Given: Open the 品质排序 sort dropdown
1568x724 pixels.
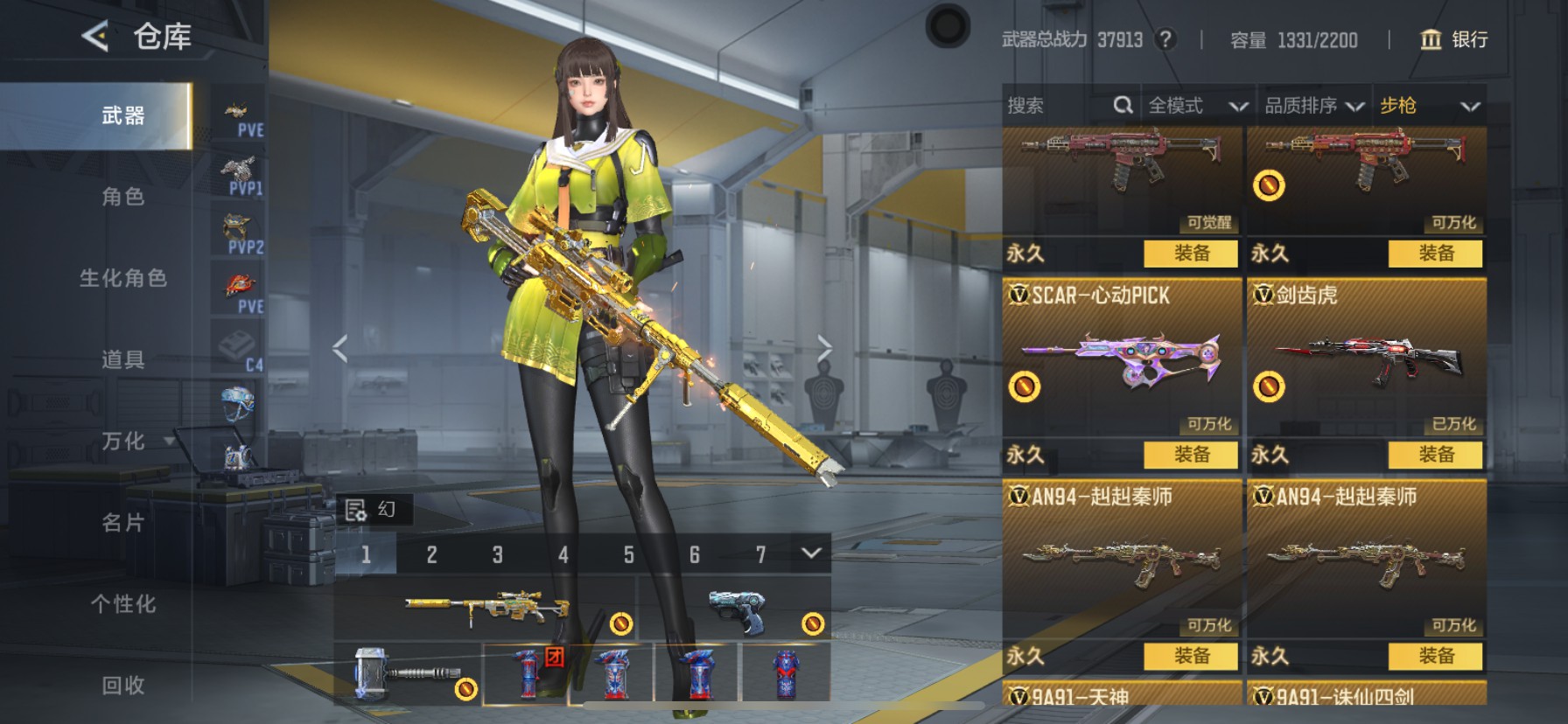Looking at the screenshot, I should [1313, 106].
